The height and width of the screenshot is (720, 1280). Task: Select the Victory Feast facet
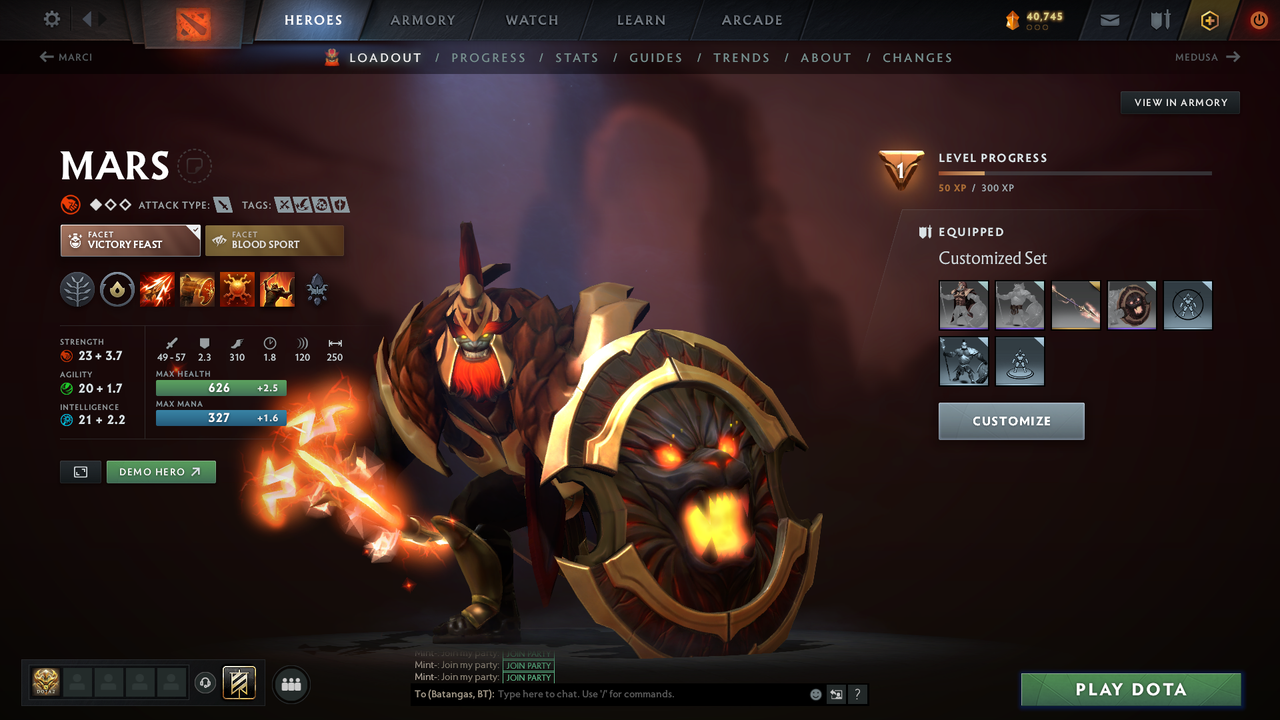(129, 240)
